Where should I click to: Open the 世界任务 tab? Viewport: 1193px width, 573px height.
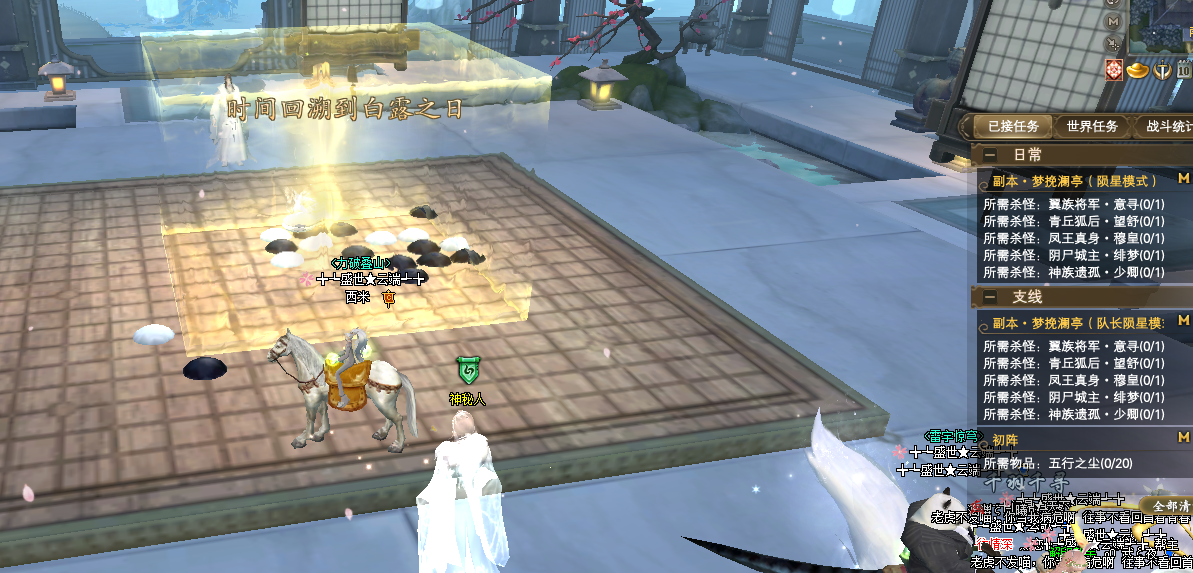[1091, 127]
